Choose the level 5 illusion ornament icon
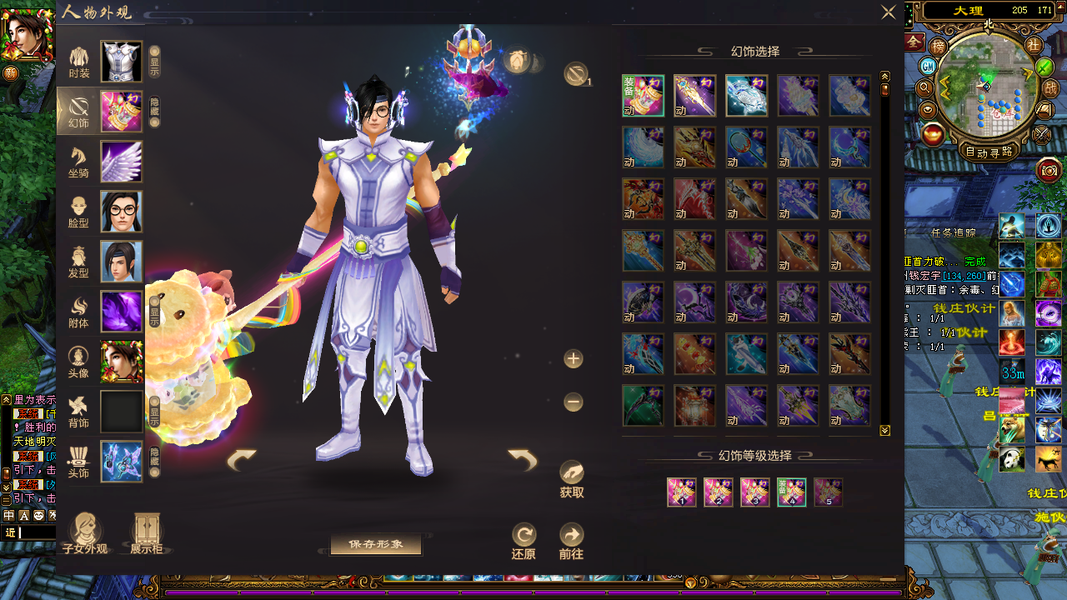The height and width of the screenshot is (600, 1067). click(828, 492)
